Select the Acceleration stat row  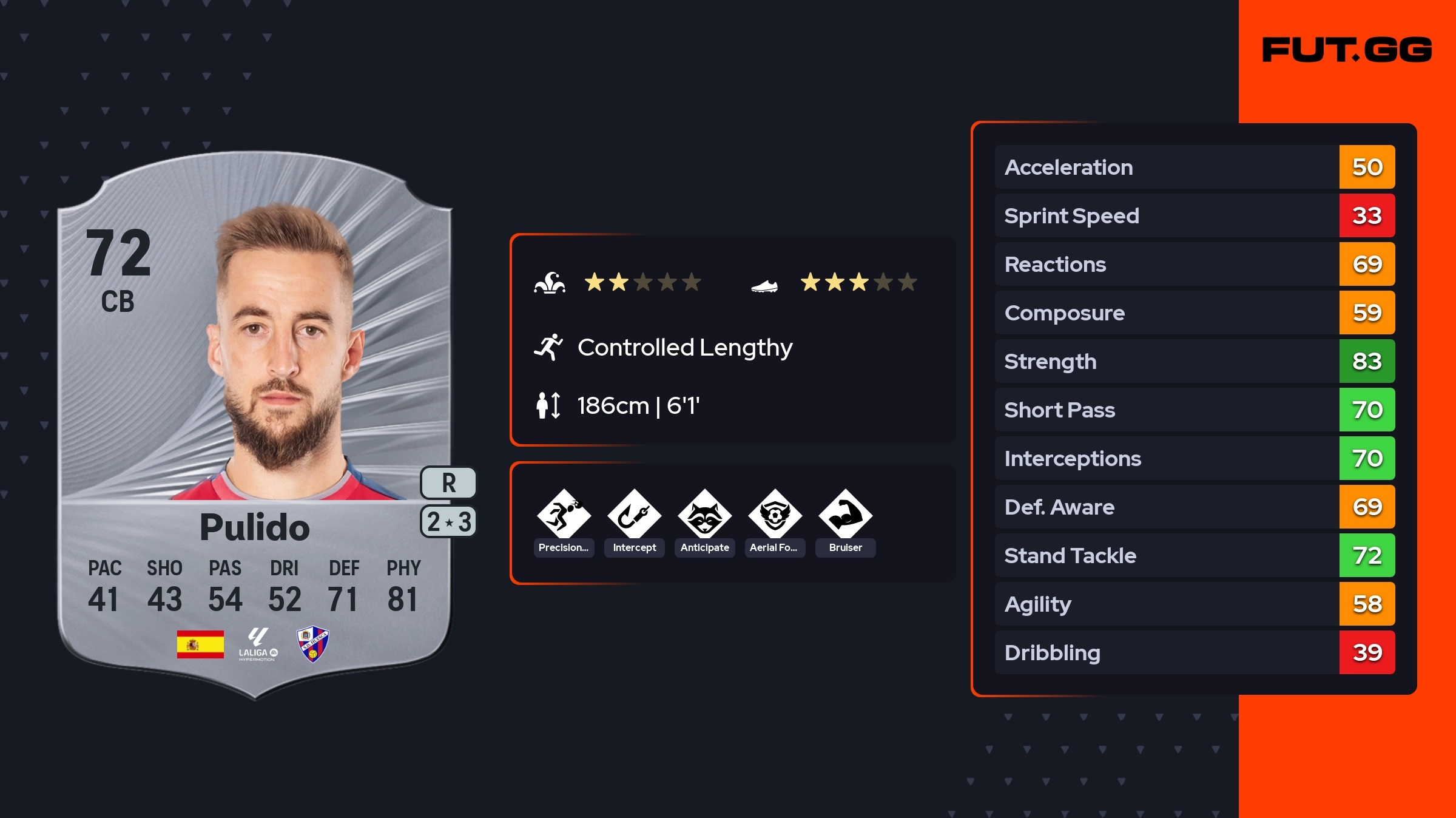(1194, 167)
